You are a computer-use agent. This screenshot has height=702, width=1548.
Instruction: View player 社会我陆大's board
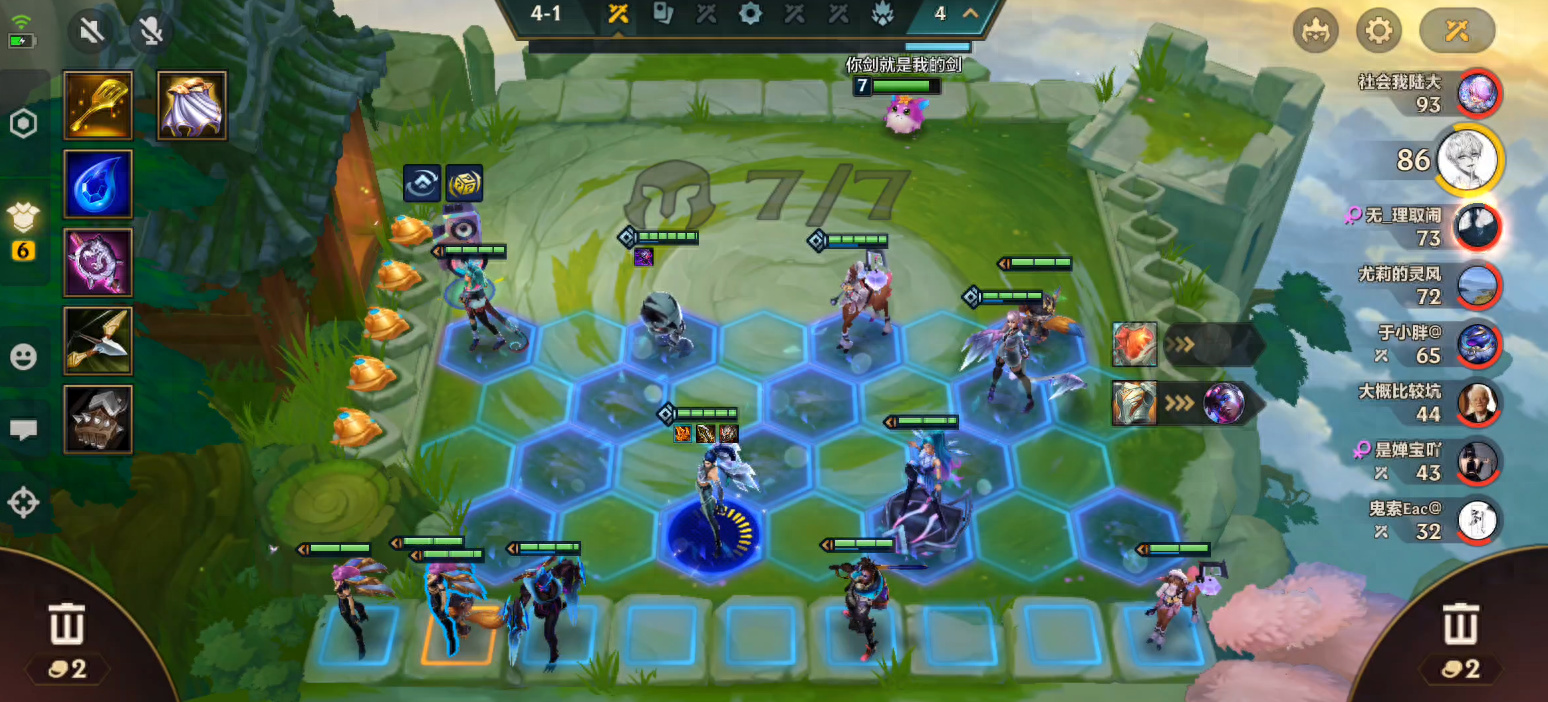pos(1478,93)
